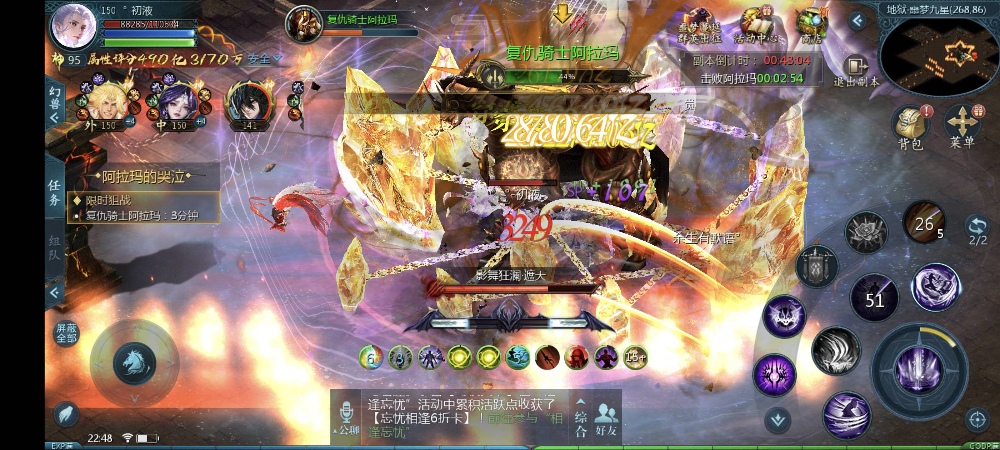Collapse the top icon row arrow

pyautogui.click(x=857, y=20)
